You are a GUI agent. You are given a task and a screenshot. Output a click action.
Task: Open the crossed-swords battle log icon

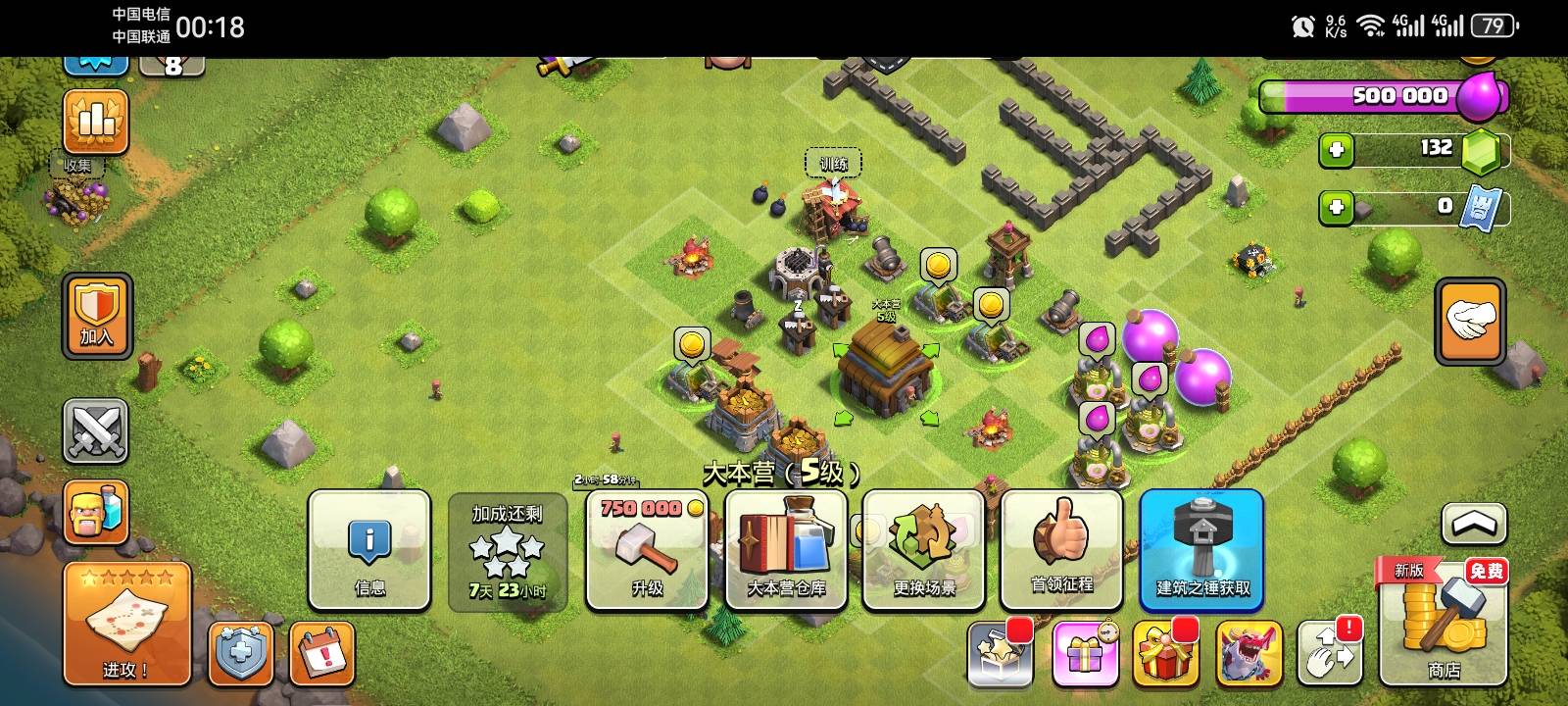(95, 431)
